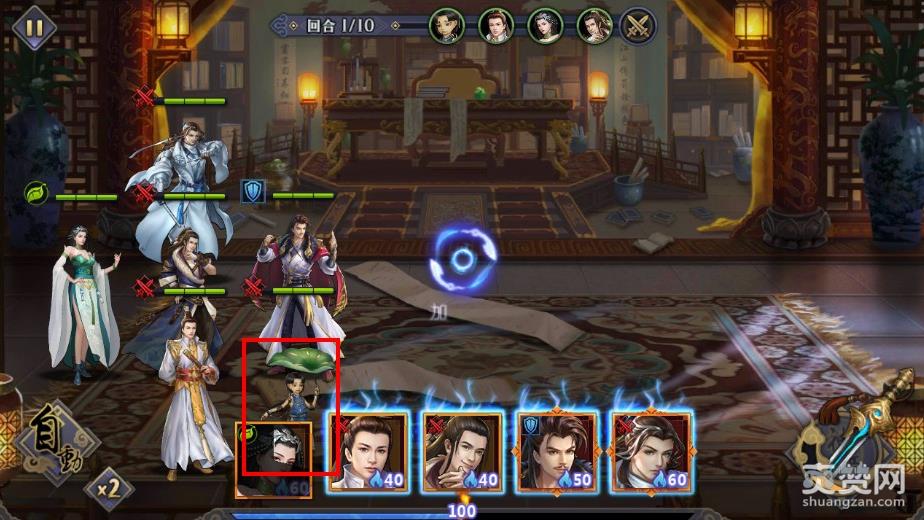Choose the short-haired hero card costing 40
This screenshot has width=924, height=520.
[370, 452]
